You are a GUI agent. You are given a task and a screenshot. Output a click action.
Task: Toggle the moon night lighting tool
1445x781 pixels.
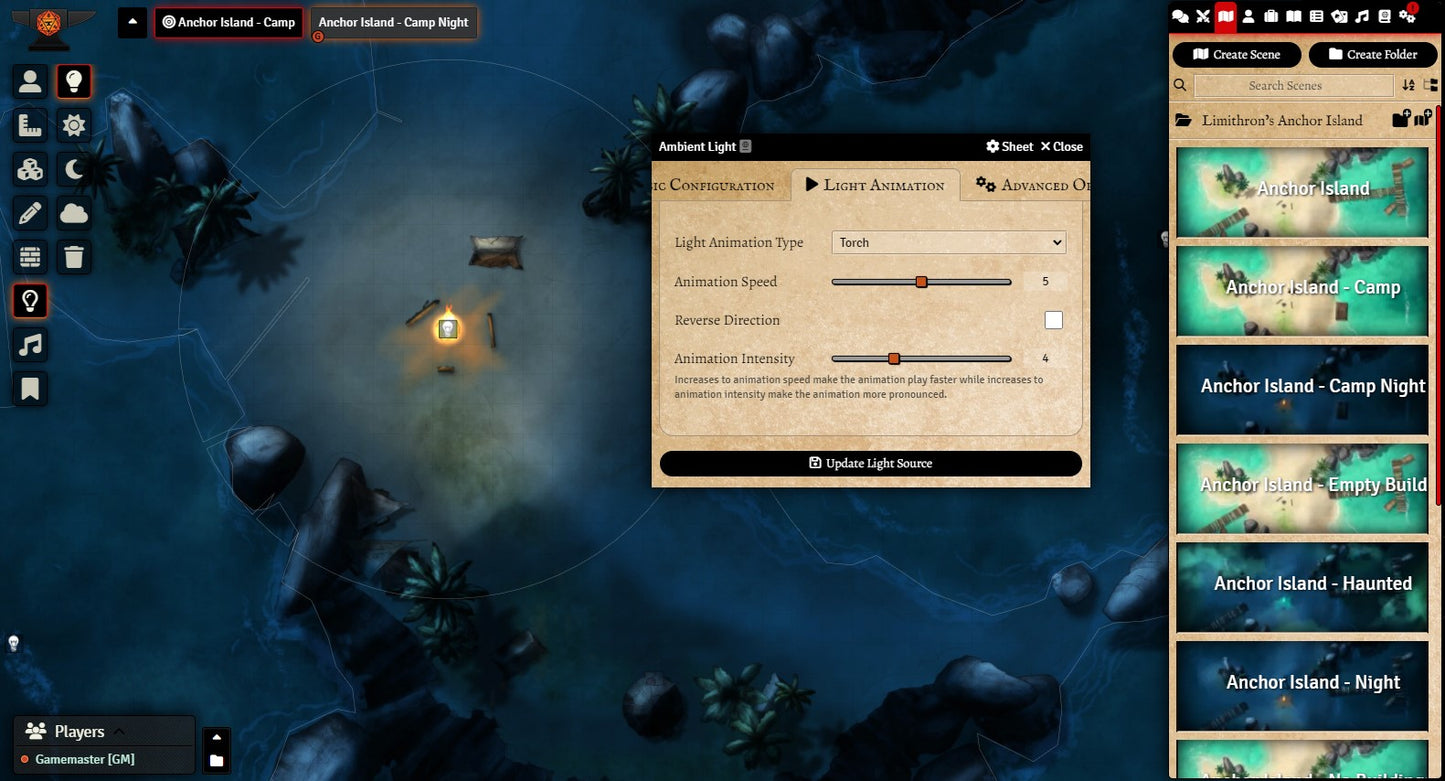point(74,169)
